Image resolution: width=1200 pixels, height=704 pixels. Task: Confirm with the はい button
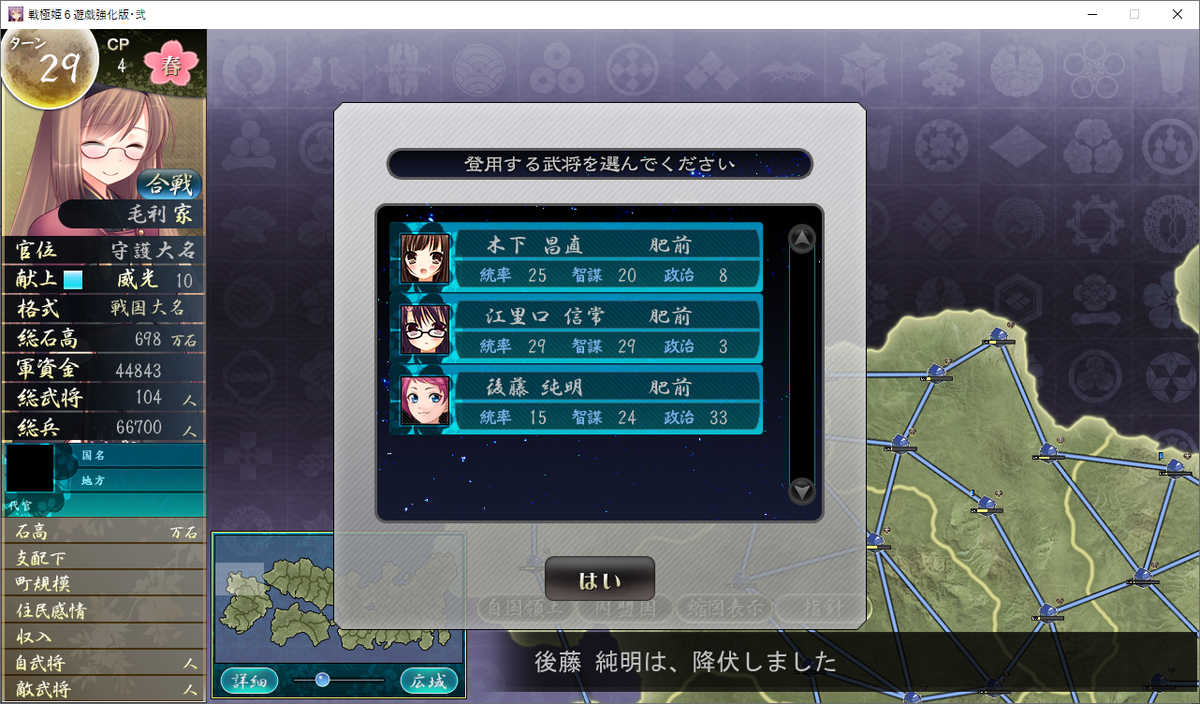tap(600, 580)
